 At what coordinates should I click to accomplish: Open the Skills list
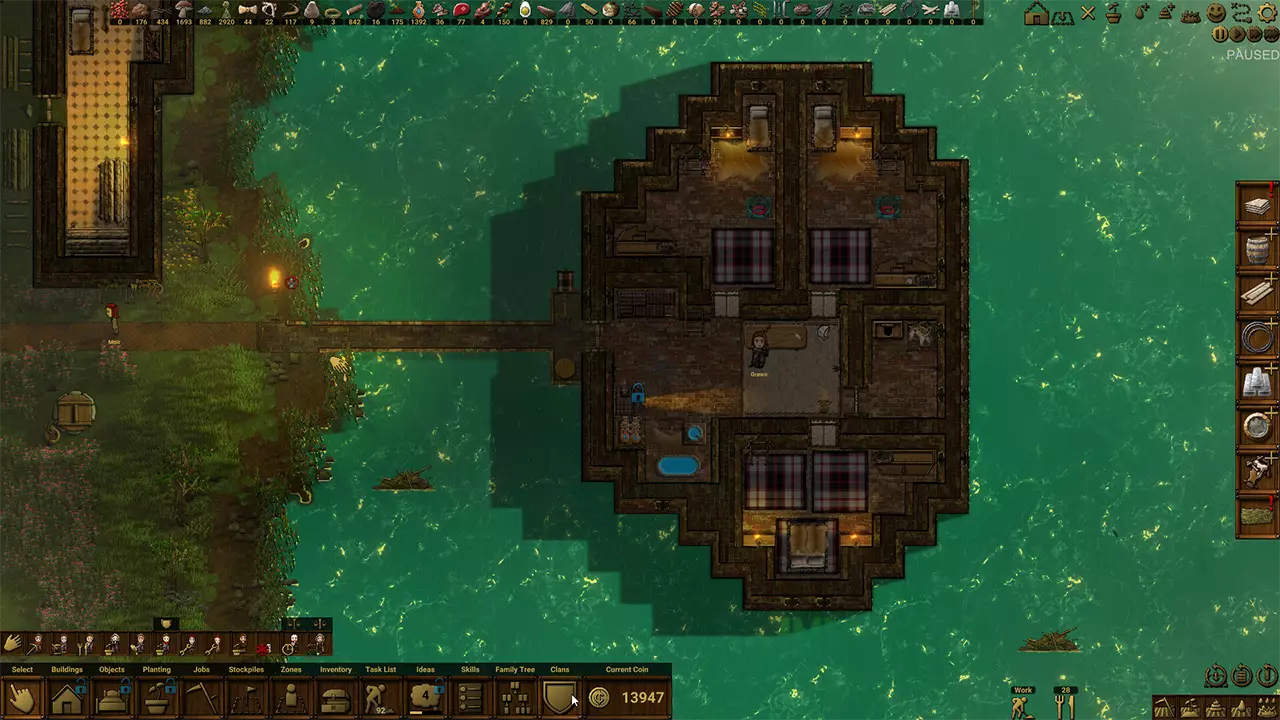470,697
